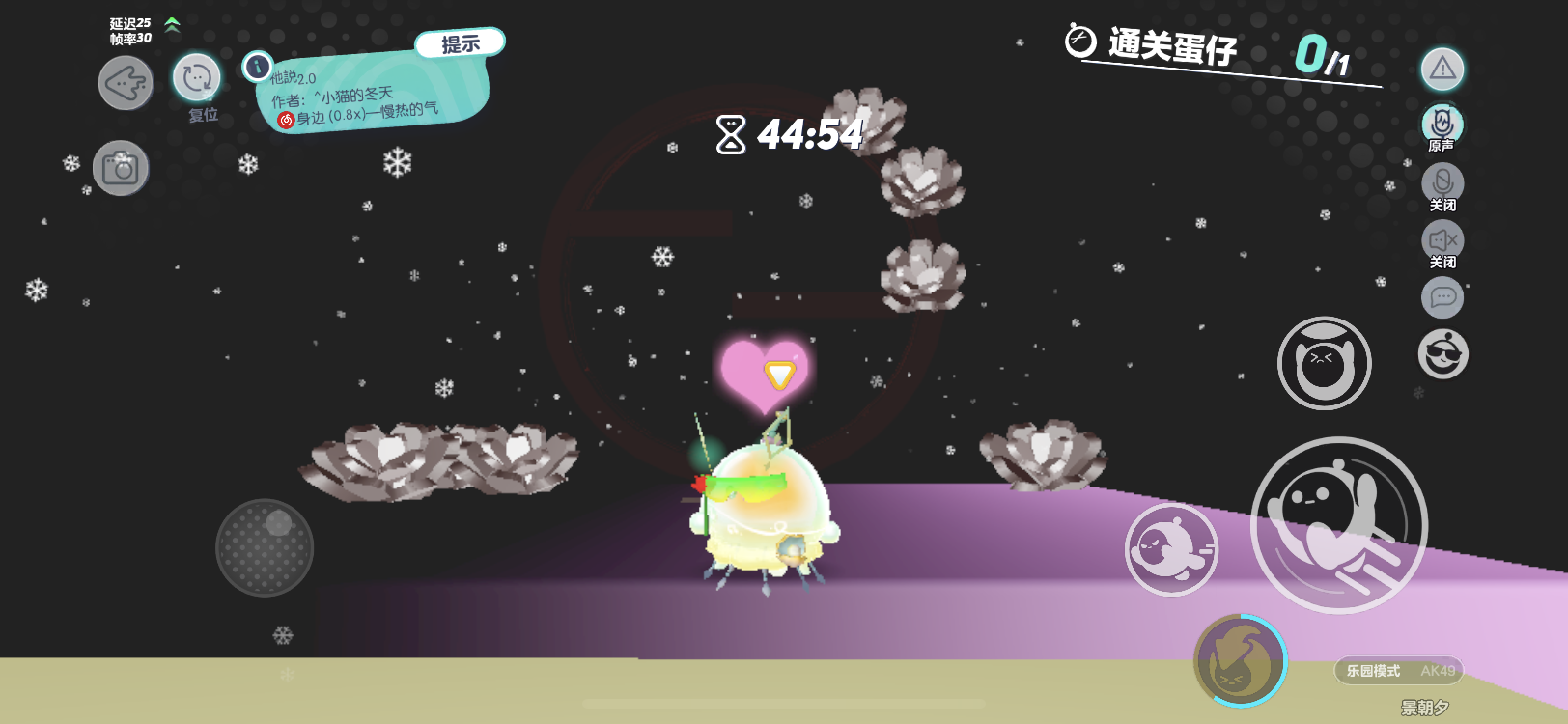This screenshot has width=1568, height=724.
Task: Use the roll dash action button
Action: 1171,549
